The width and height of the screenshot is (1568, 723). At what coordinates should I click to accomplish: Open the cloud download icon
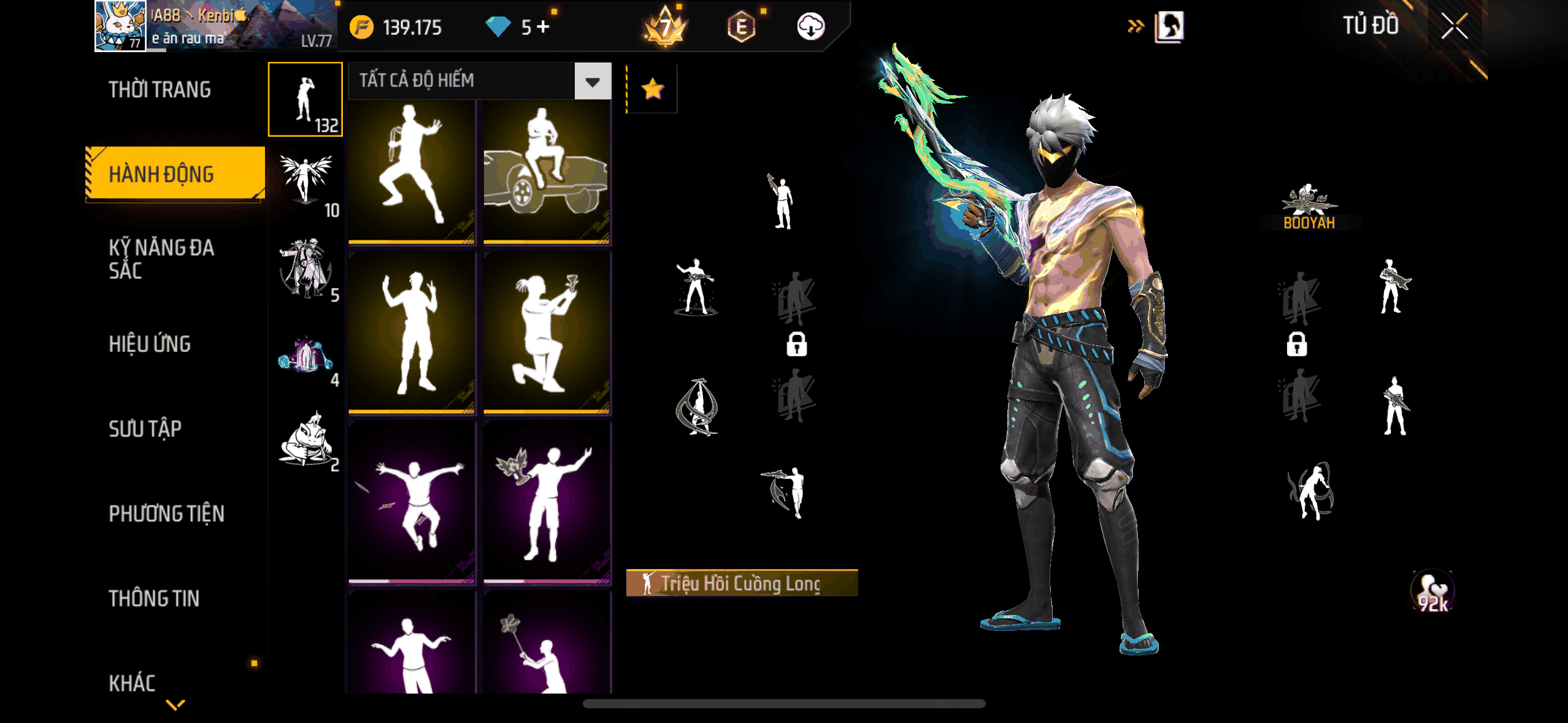pos(810,27)
